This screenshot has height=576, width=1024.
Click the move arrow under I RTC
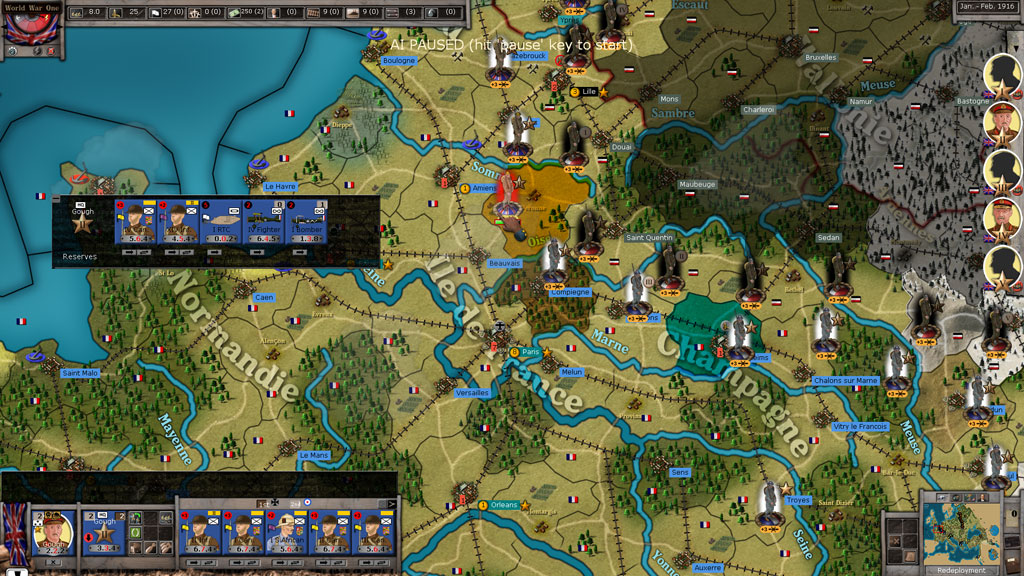tap(215, 253)
